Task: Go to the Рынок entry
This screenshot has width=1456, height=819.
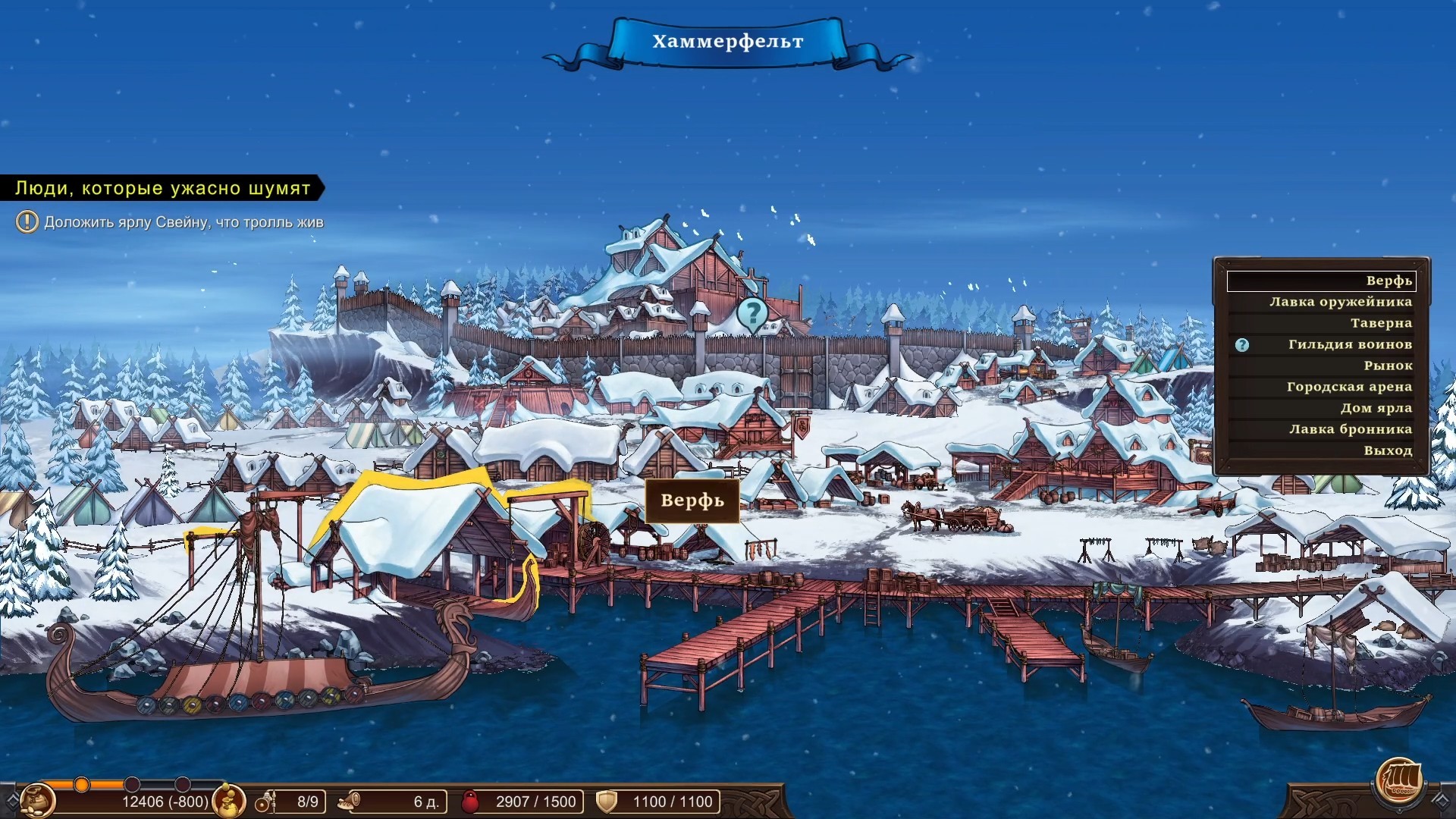Action: pyautogui.click(x=1387, y=366)
